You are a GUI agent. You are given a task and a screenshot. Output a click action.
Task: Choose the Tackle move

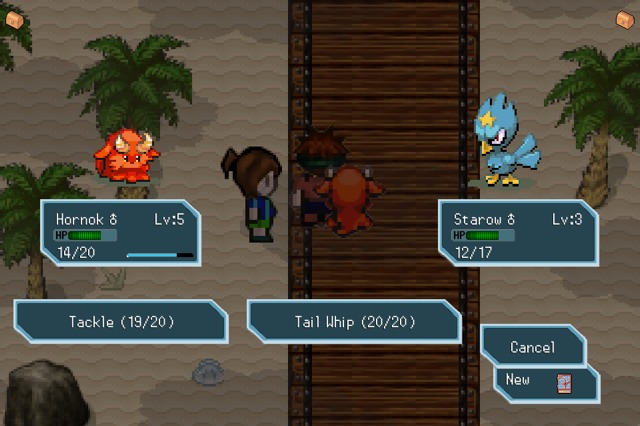pos(120,322)
